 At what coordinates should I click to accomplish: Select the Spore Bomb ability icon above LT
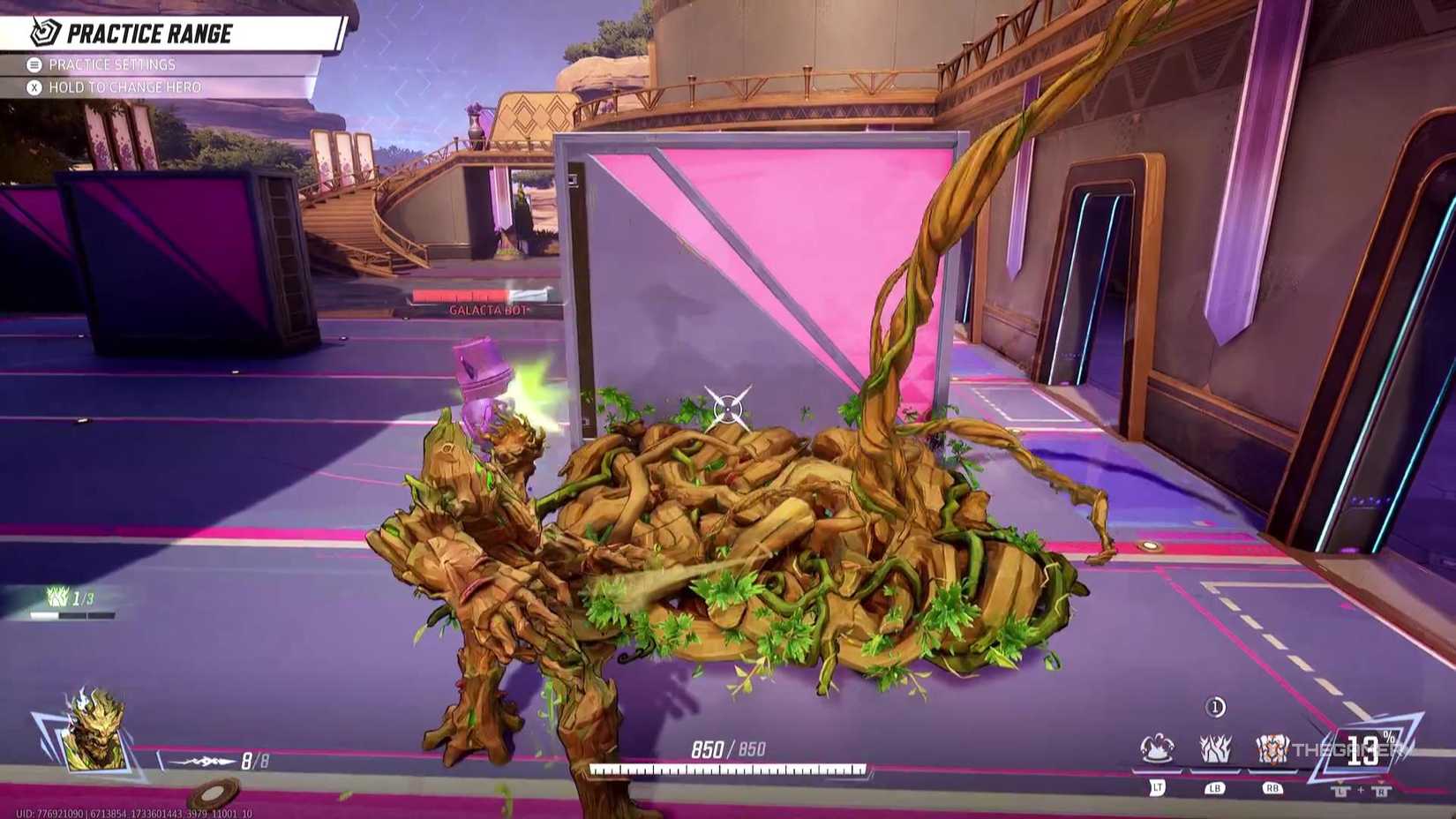1158,749
